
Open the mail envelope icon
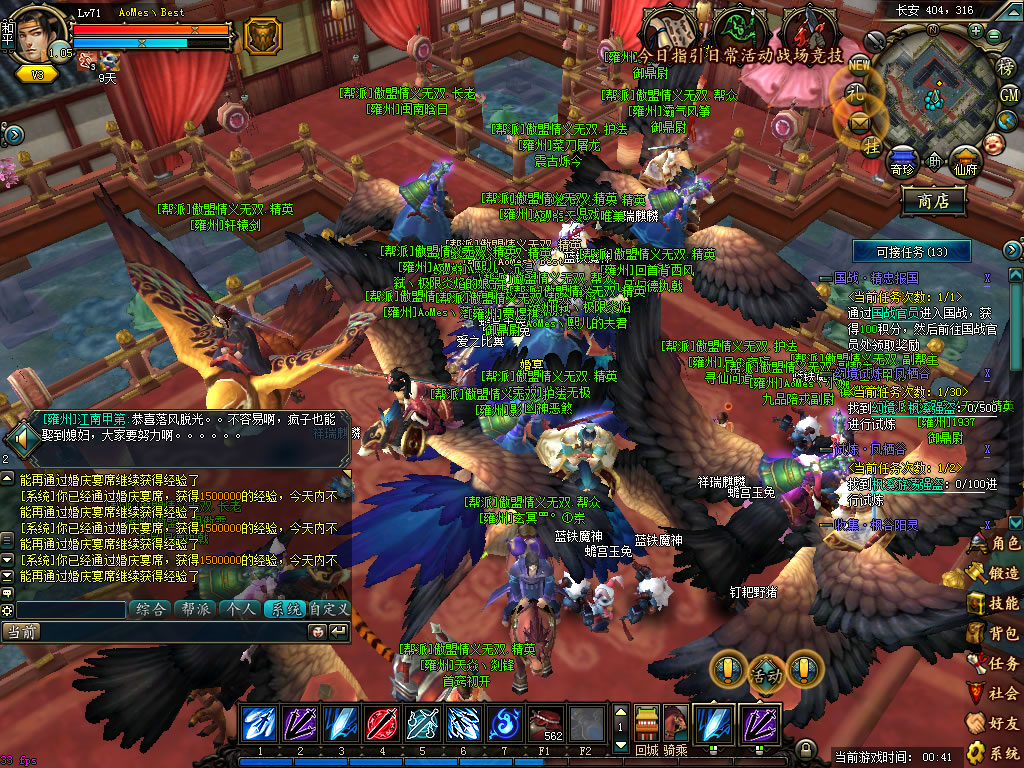click(x=860, y=122)
